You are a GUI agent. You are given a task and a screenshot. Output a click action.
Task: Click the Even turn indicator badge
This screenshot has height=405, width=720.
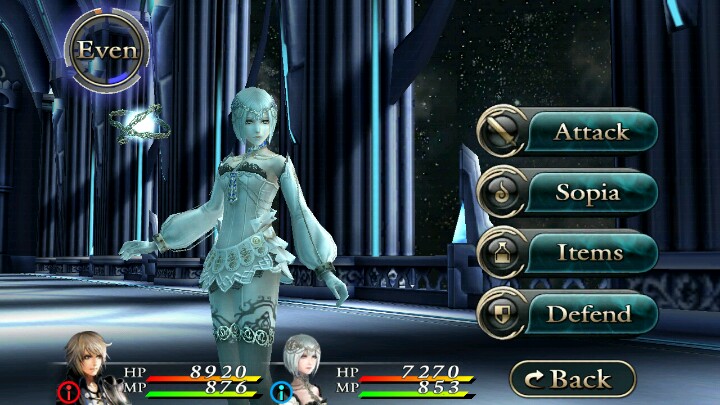click(x=107, y=50)
